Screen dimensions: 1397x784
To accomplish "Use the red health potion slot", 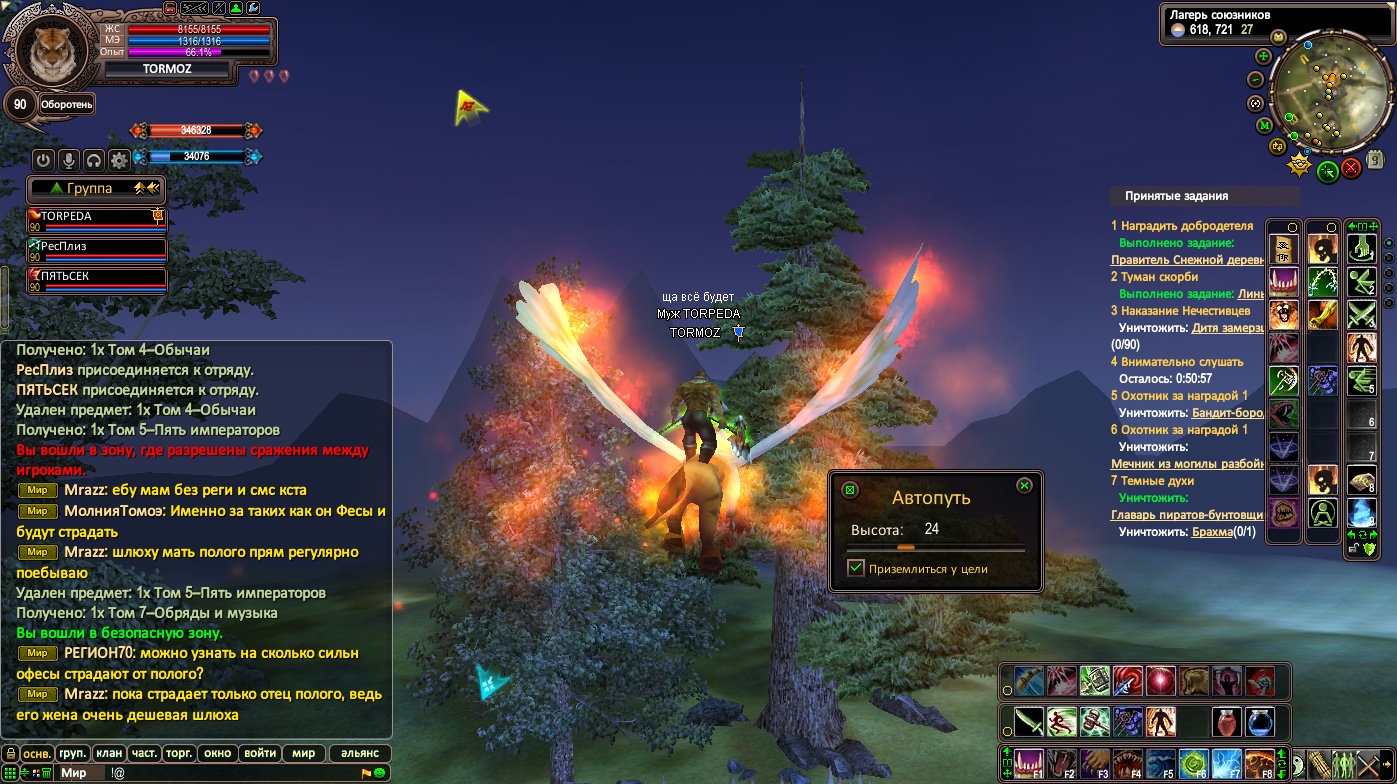I will click(x=1227, y=722).
